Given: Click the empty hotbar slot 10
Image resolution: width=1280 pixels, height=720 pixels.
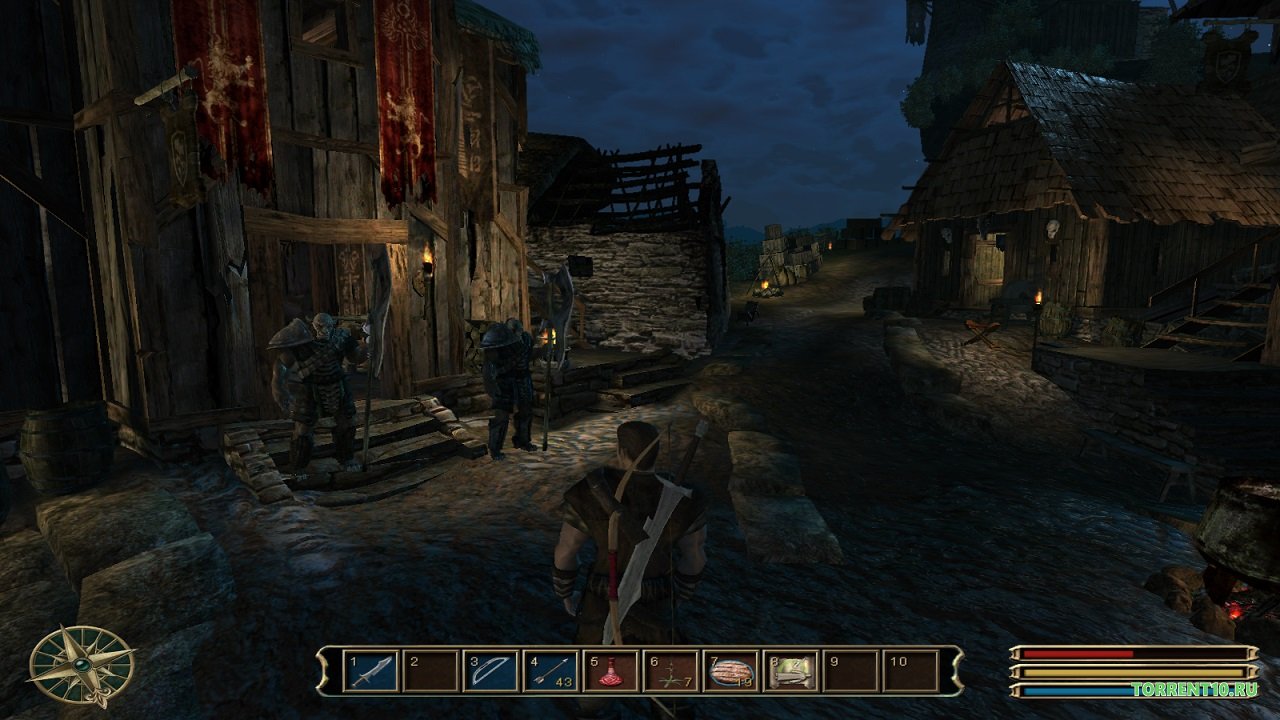Looking at the screenshot, I should (911, 671).
